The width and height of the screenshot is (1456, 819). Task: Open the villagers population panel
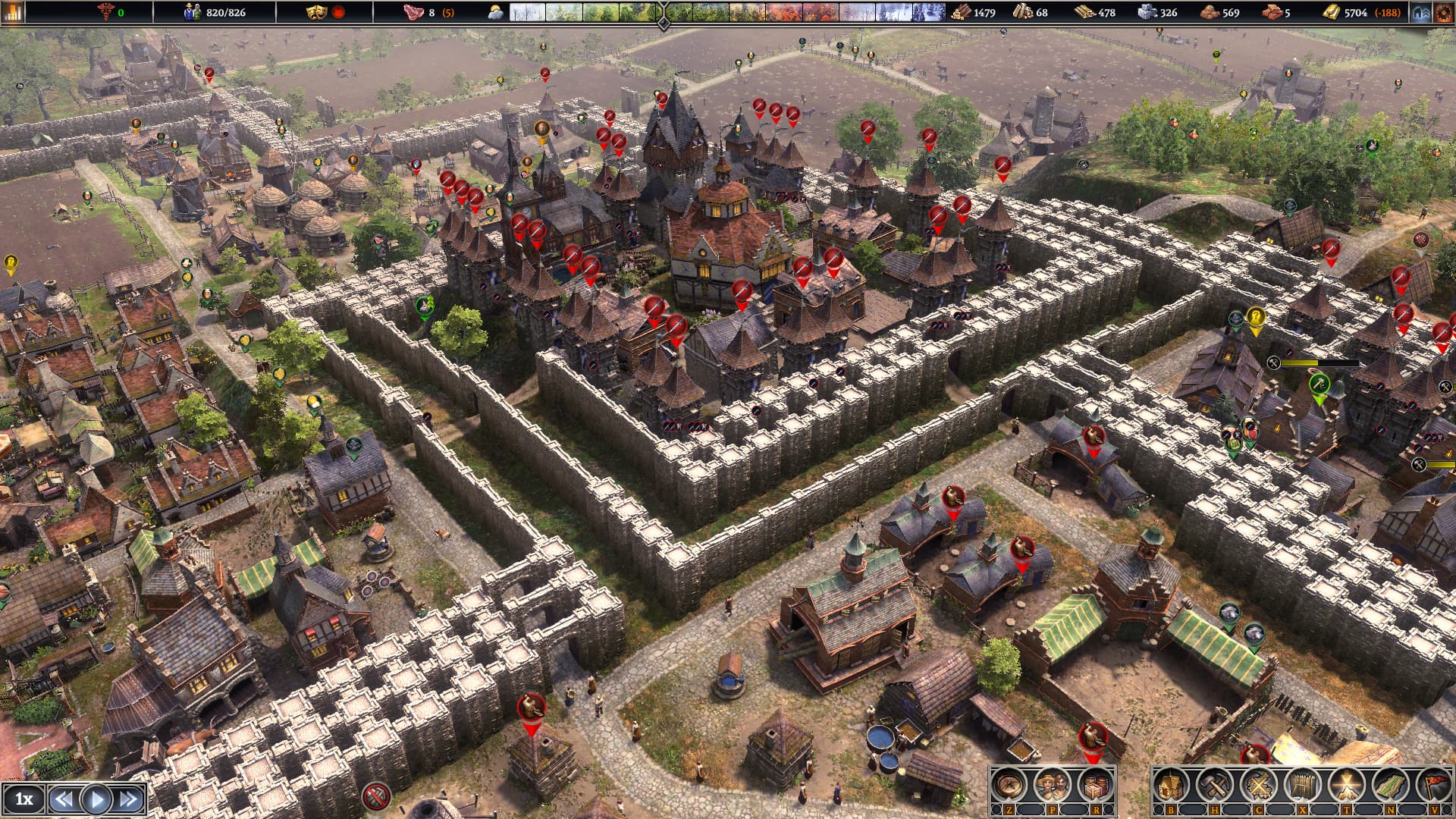pyautogui.click(x=1052, y=786)
